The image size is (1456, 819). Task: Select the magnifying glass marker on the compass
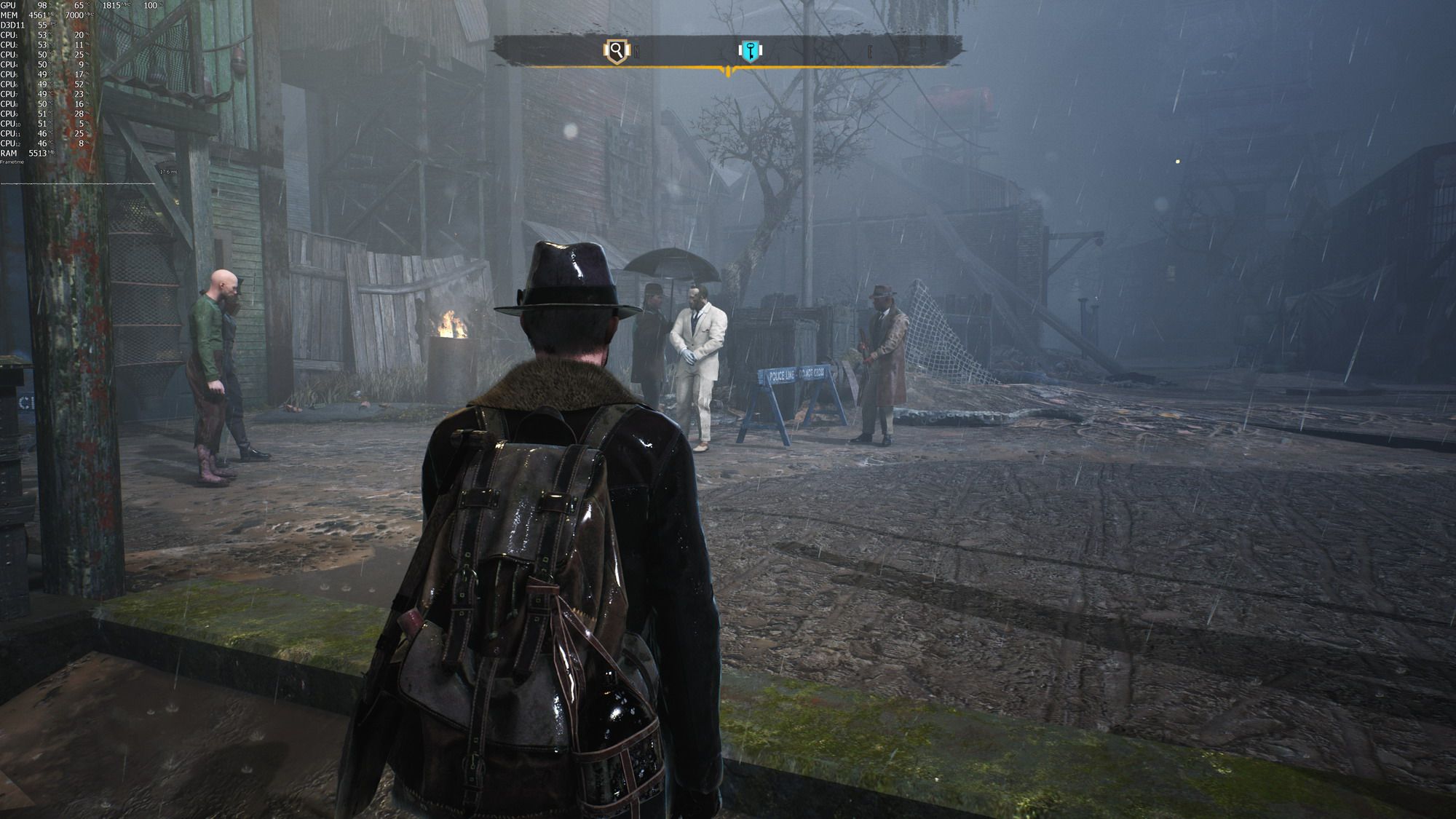click(x=617, y=51)
